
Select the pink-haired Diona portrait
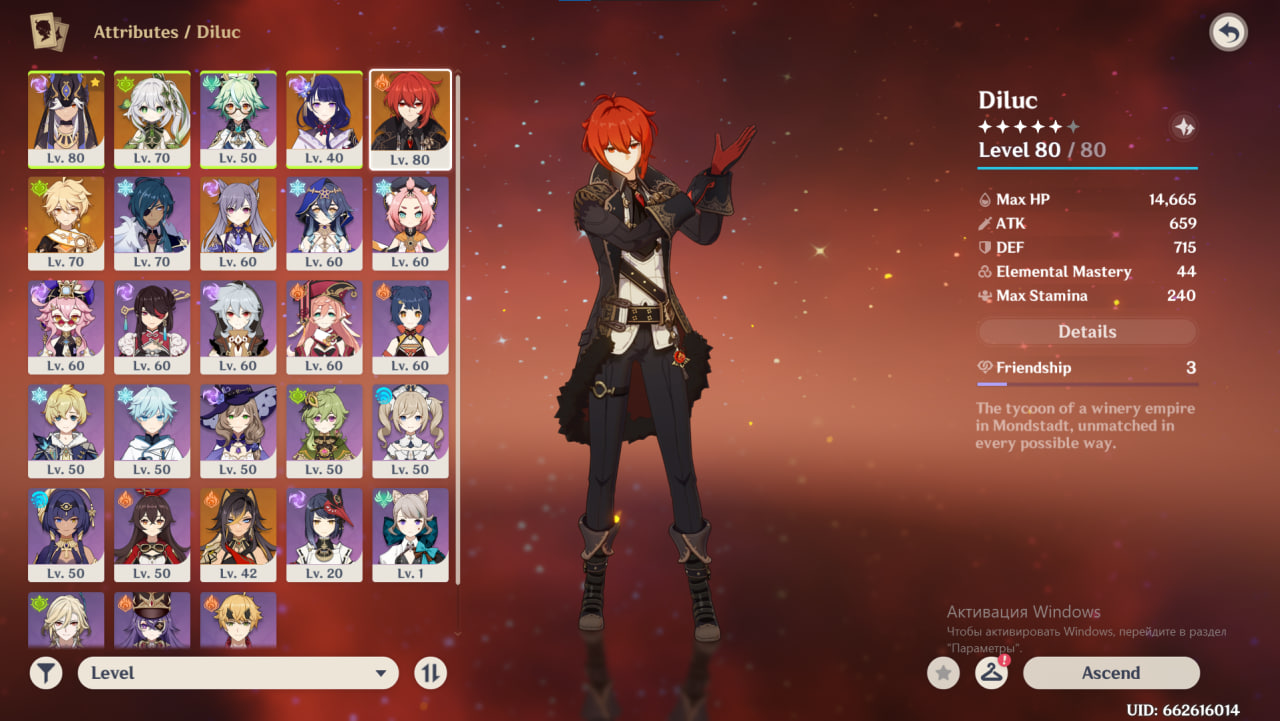coord(410,222)
